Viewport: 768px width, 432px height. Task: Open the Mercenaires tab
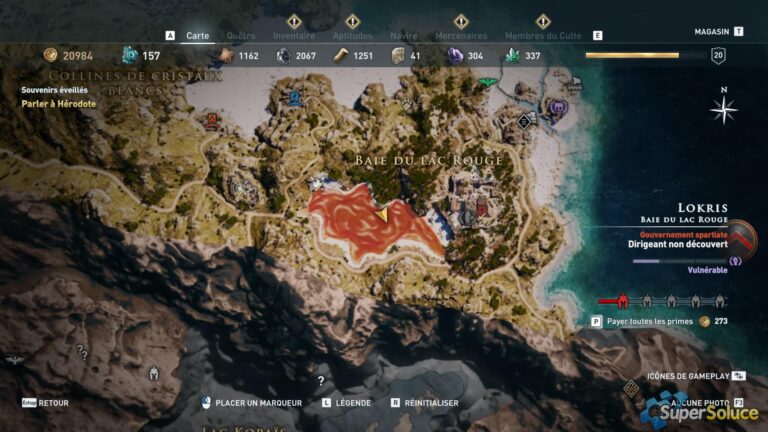coord(461,35)
